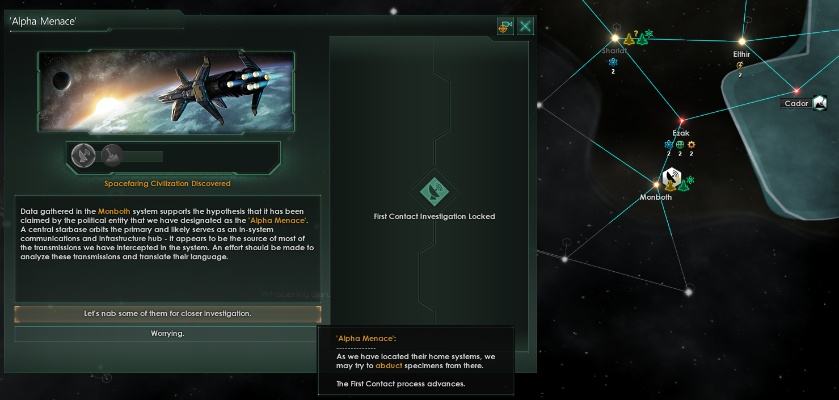Select the Ezak system label

click(681, 132)
